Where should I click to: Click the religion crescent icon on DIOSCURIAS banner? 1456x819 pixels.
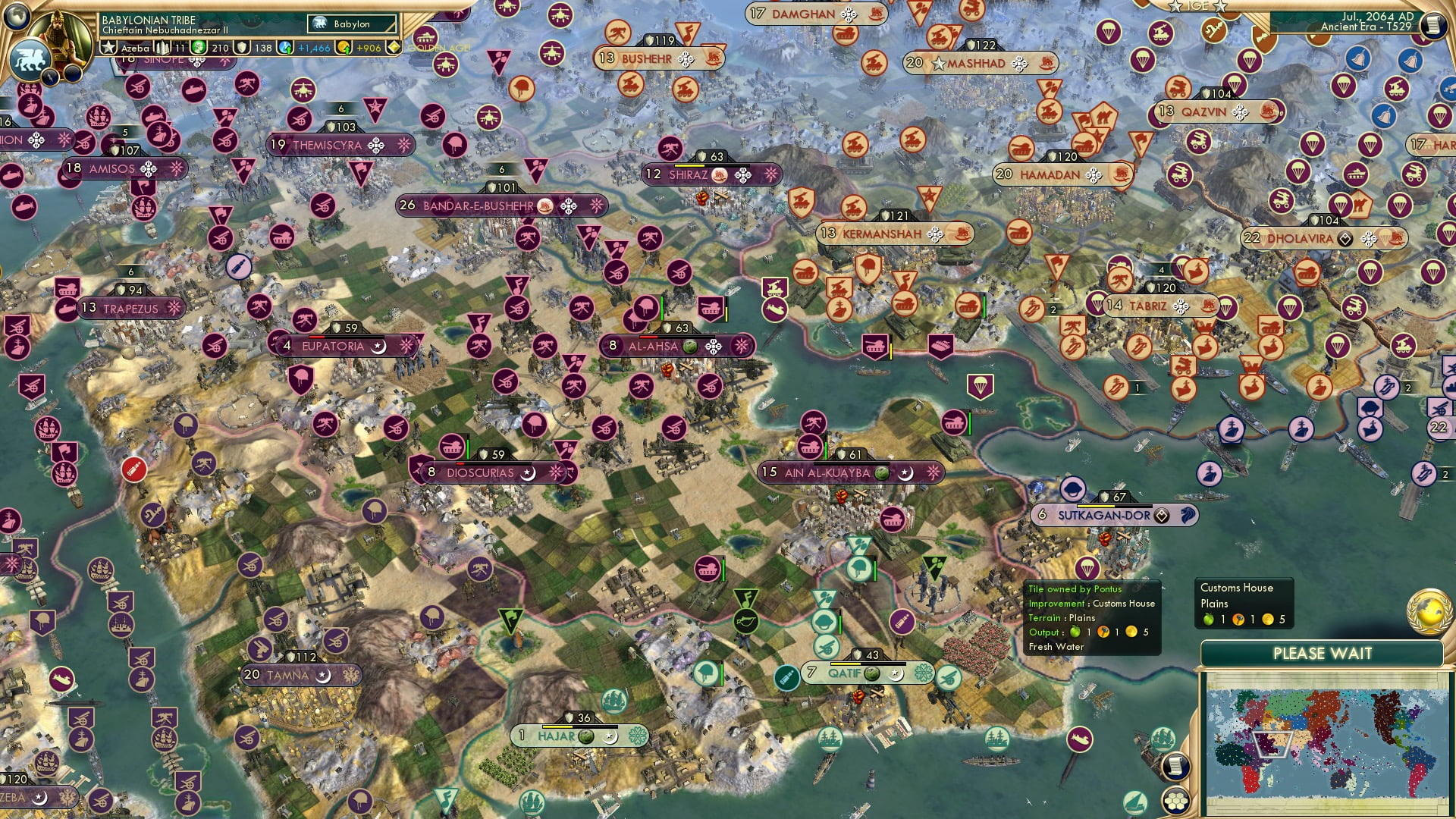coord(530,472)
